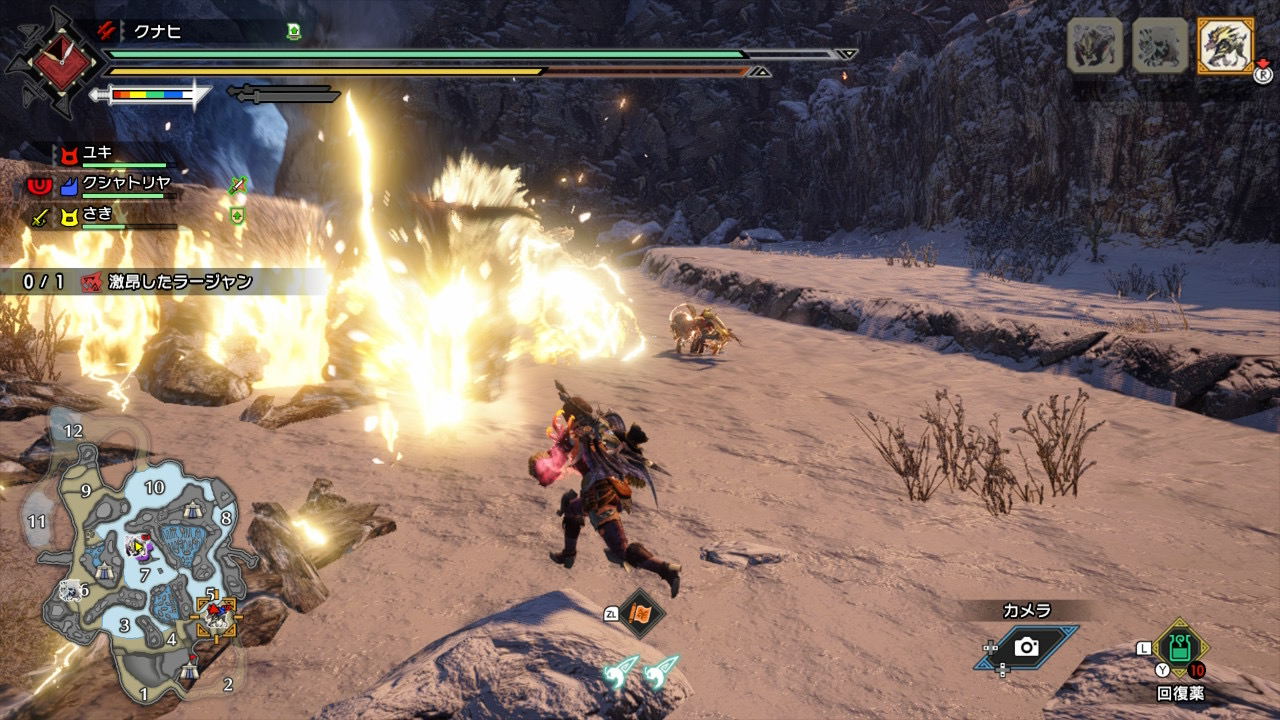Select area 10 on the minimap

(154, 487)
